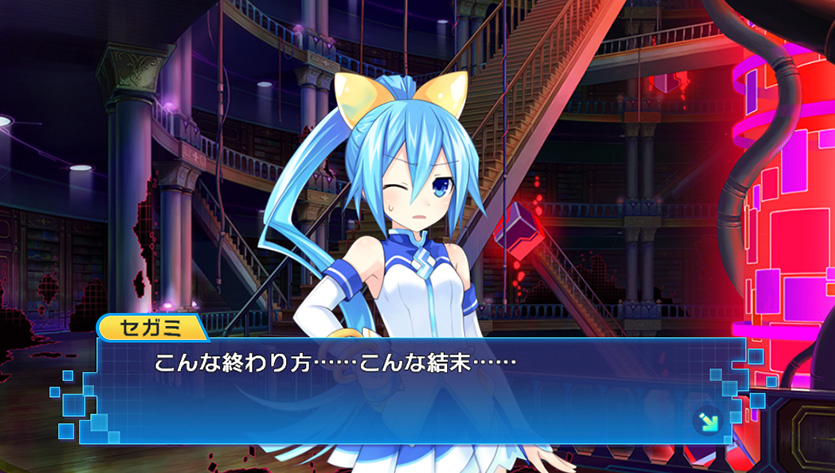Advance dialogue with the green arrow icon
This screenshot has height=473, width=835.
click(x=708, y=421)
